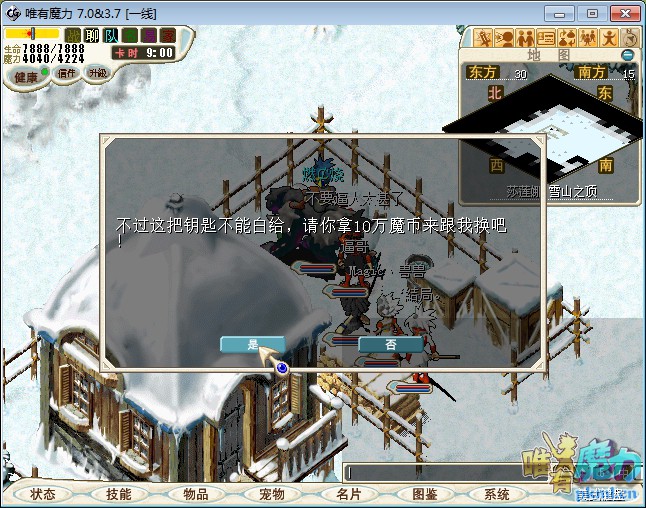This screenshot has width=646, height=508.
Task: Toggle the 队 team mode icon
Action: [x=111, y=35]
